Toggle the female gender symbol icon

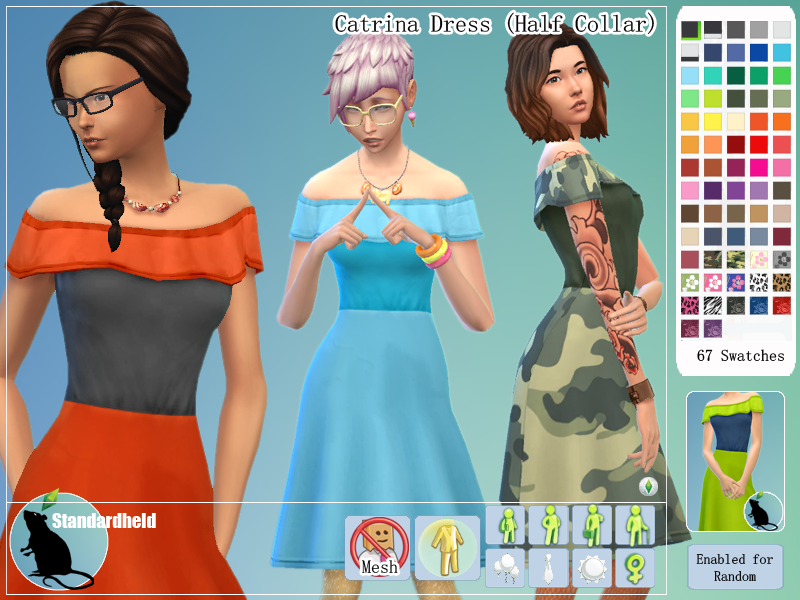[x=635, y=567]
